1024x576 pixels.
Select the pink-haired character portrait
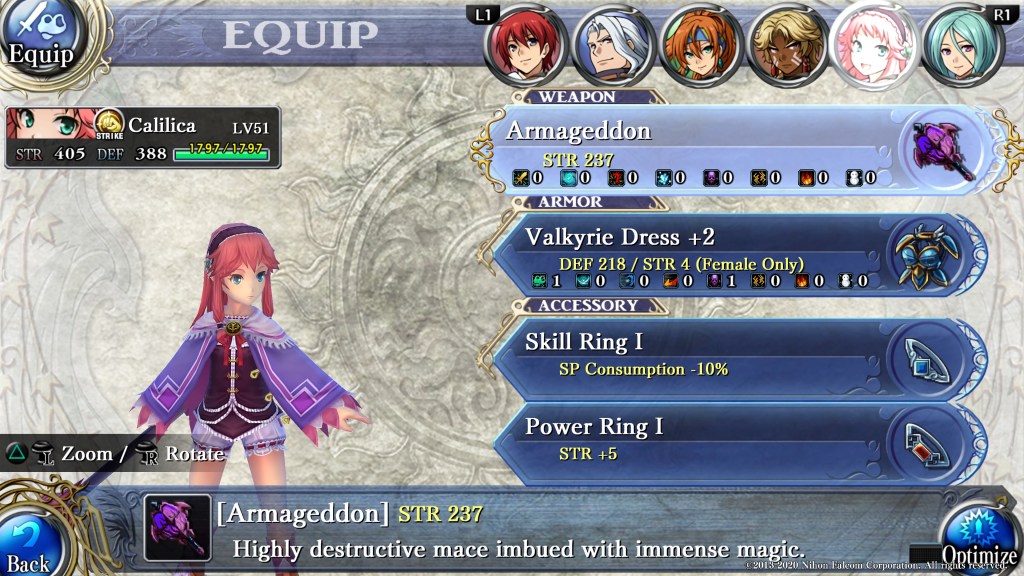point(874,46)
